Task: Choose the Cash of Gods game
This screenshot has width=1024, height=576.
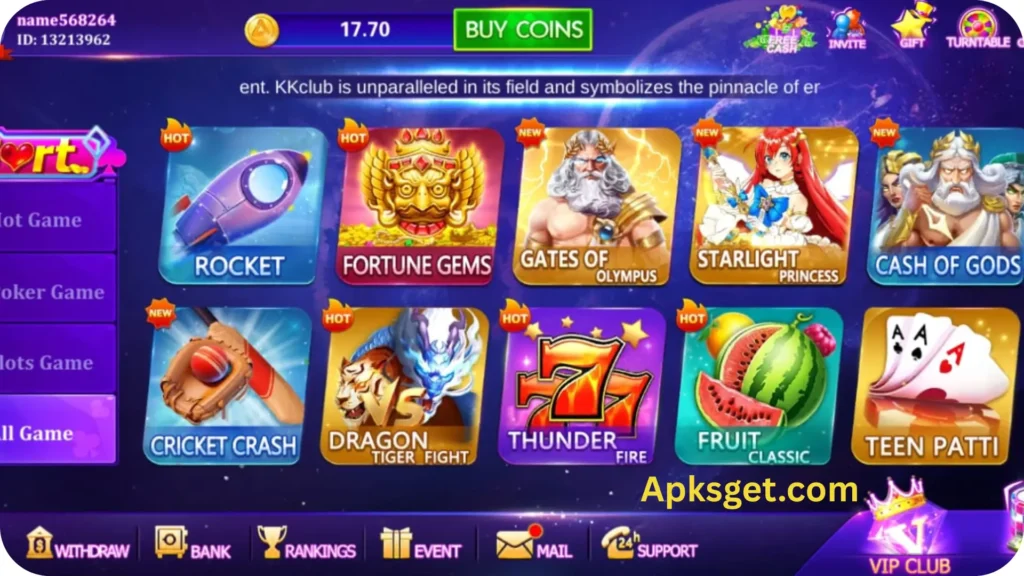Action: (945, 205)
